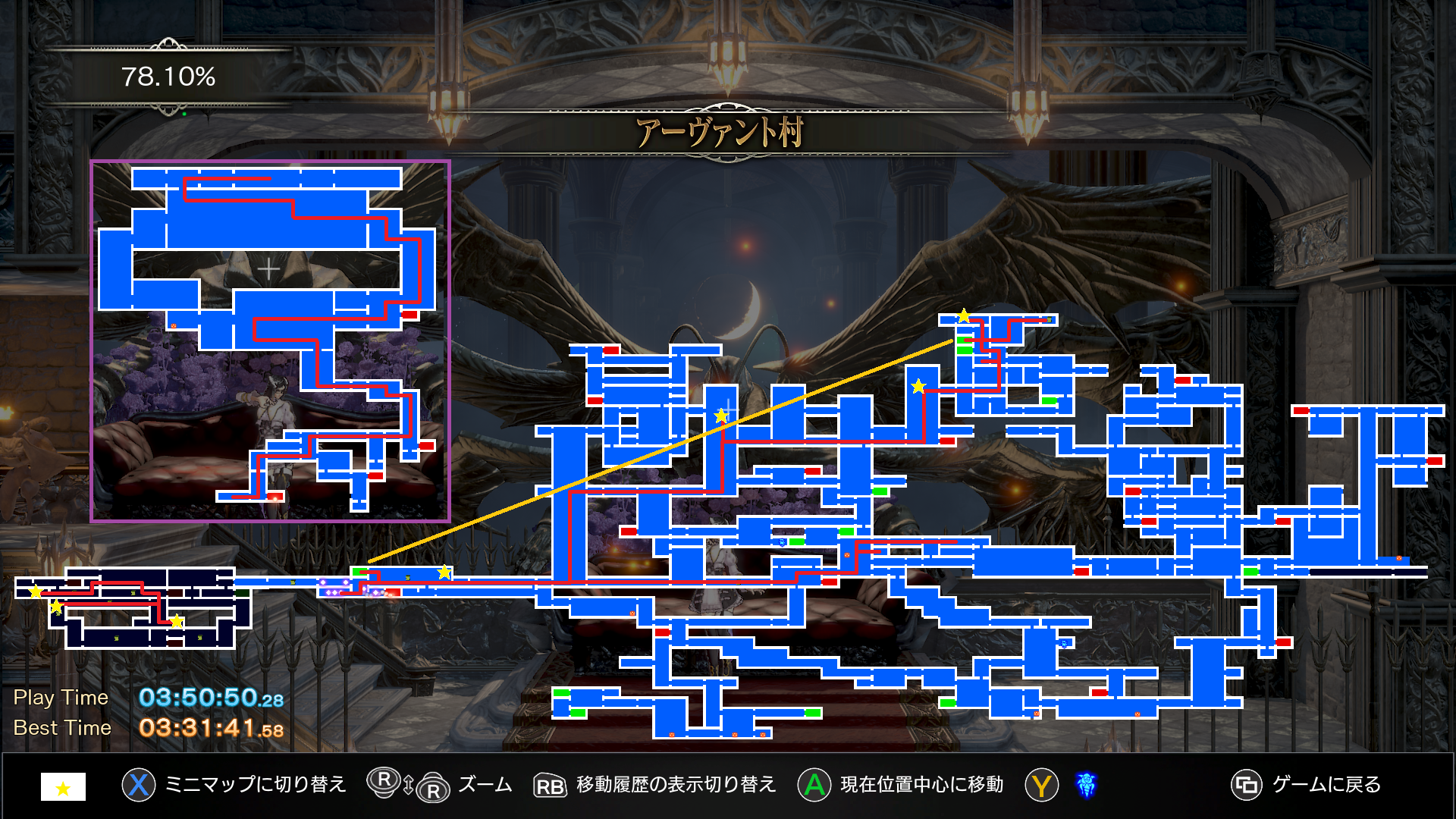Image resolution: width=1456 pixels, height=819 pixels.
Task: Click the zoomed-in map inset with purple border
Action: click(270, 340)
